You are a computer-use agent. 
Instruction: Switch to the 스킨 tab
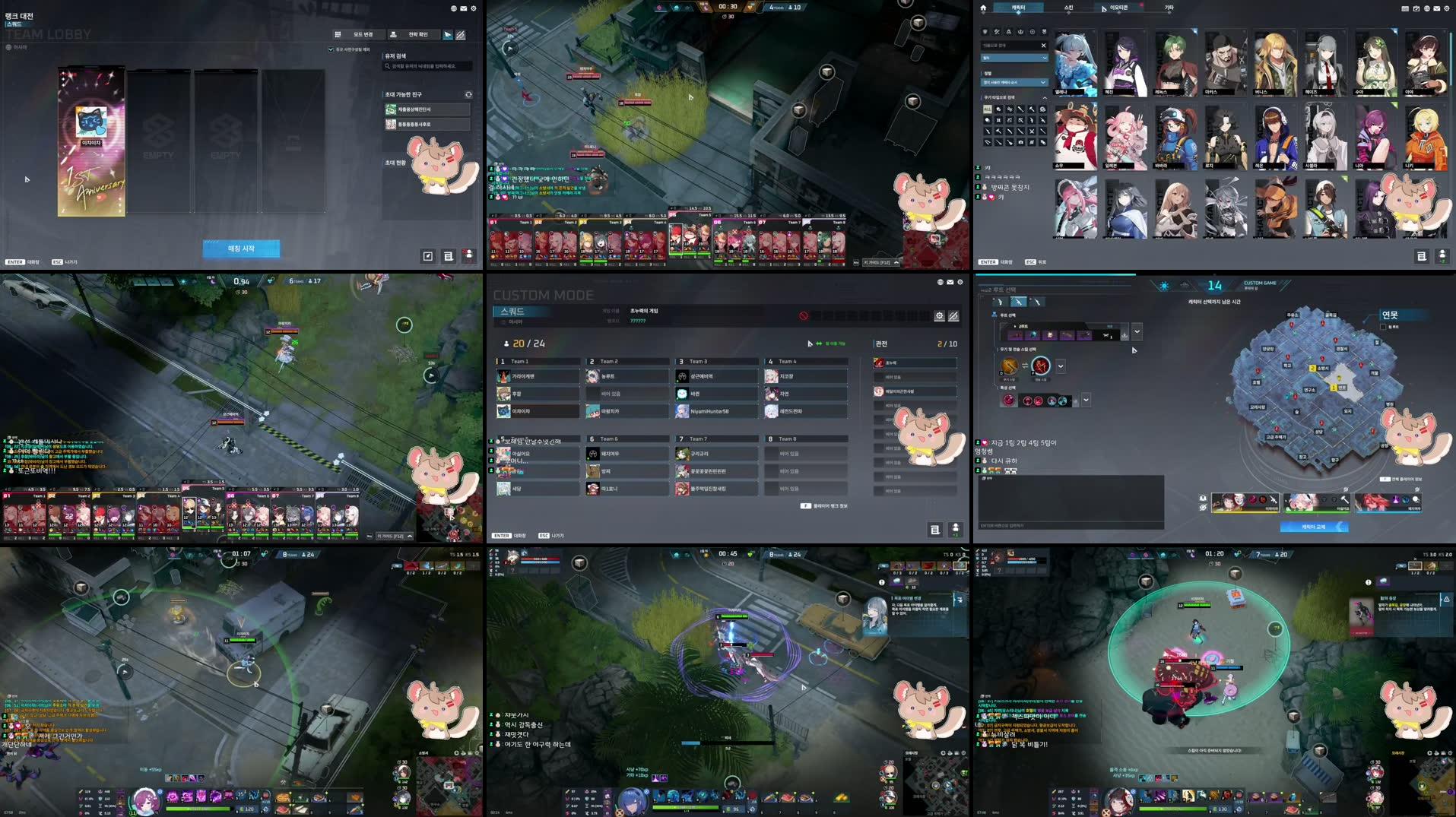click(x=1069, y=8)
